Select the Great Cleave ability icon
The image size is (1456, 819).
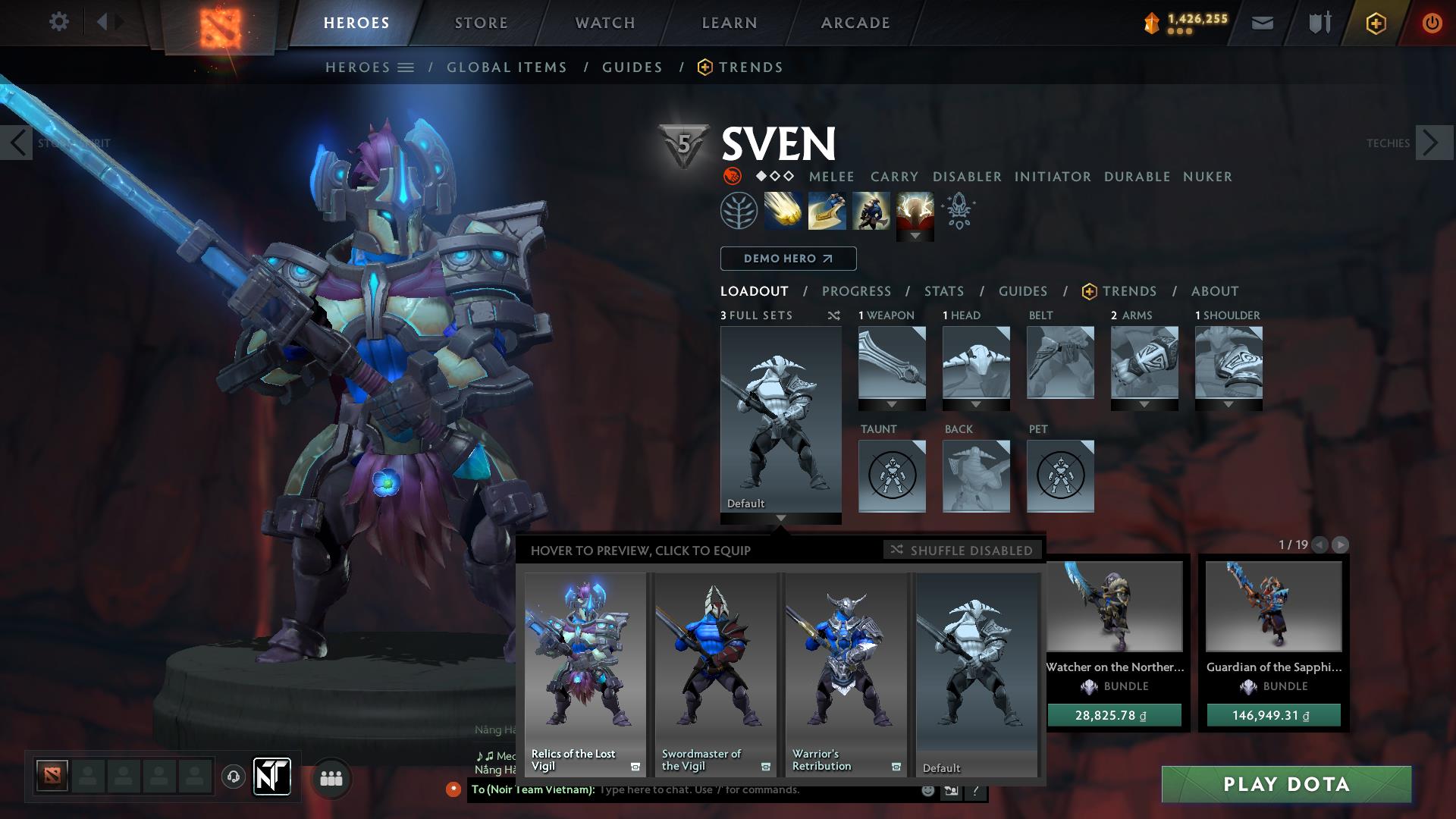(x=826, y=210)
